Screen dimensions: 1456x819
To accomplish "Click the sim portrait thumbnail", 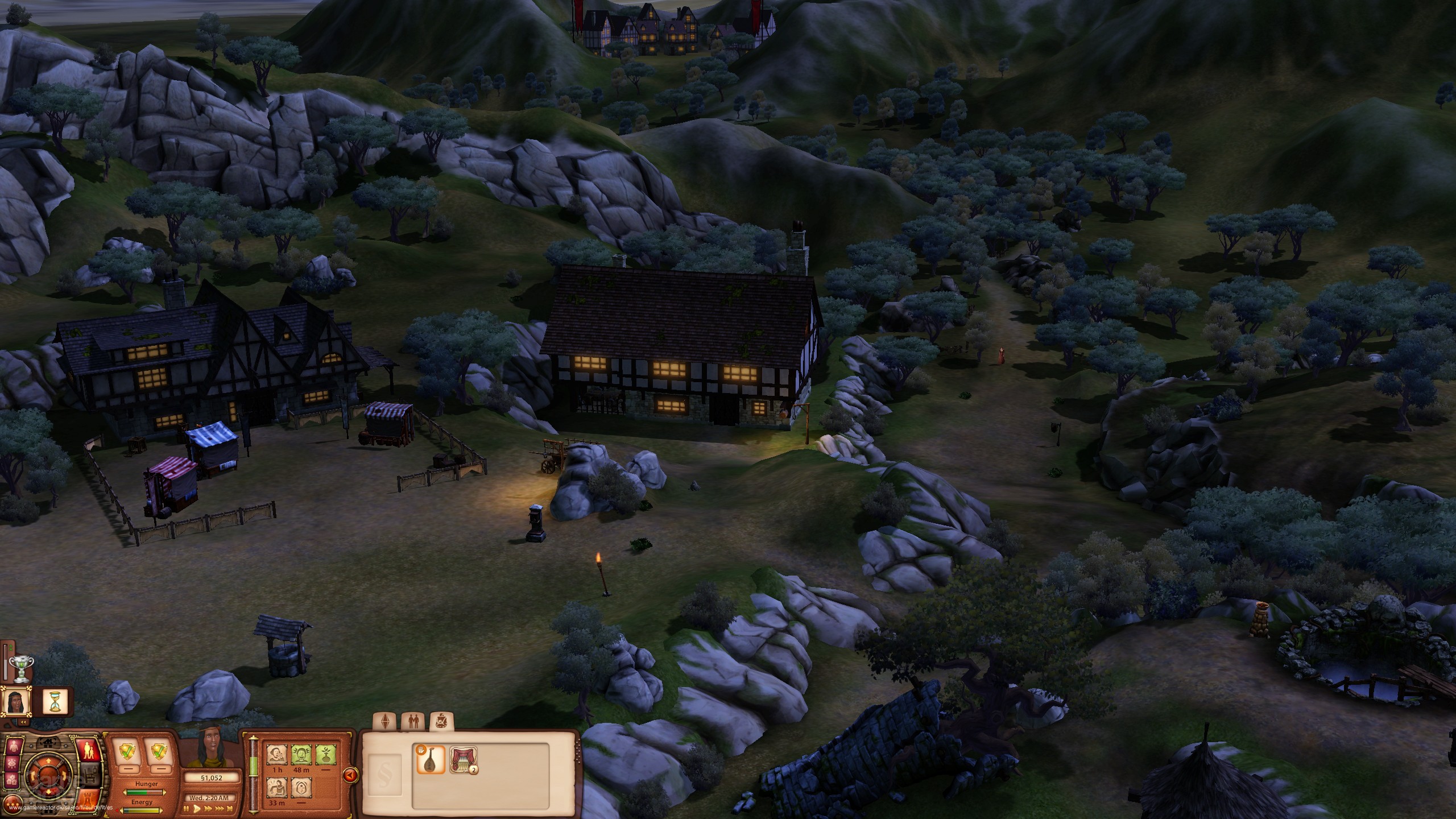I will click(15, 702).
